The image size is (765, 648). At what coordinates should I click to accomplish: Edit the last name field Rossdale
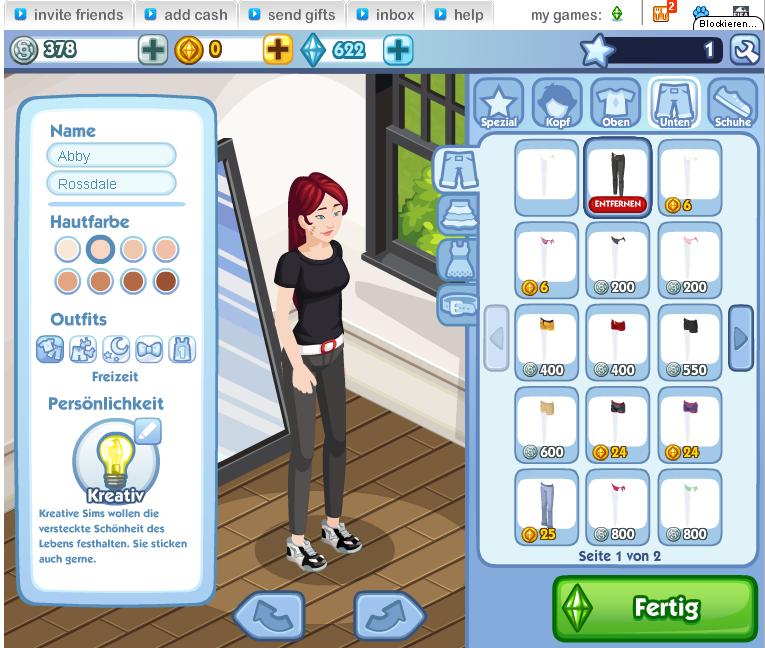pos(111,183)
